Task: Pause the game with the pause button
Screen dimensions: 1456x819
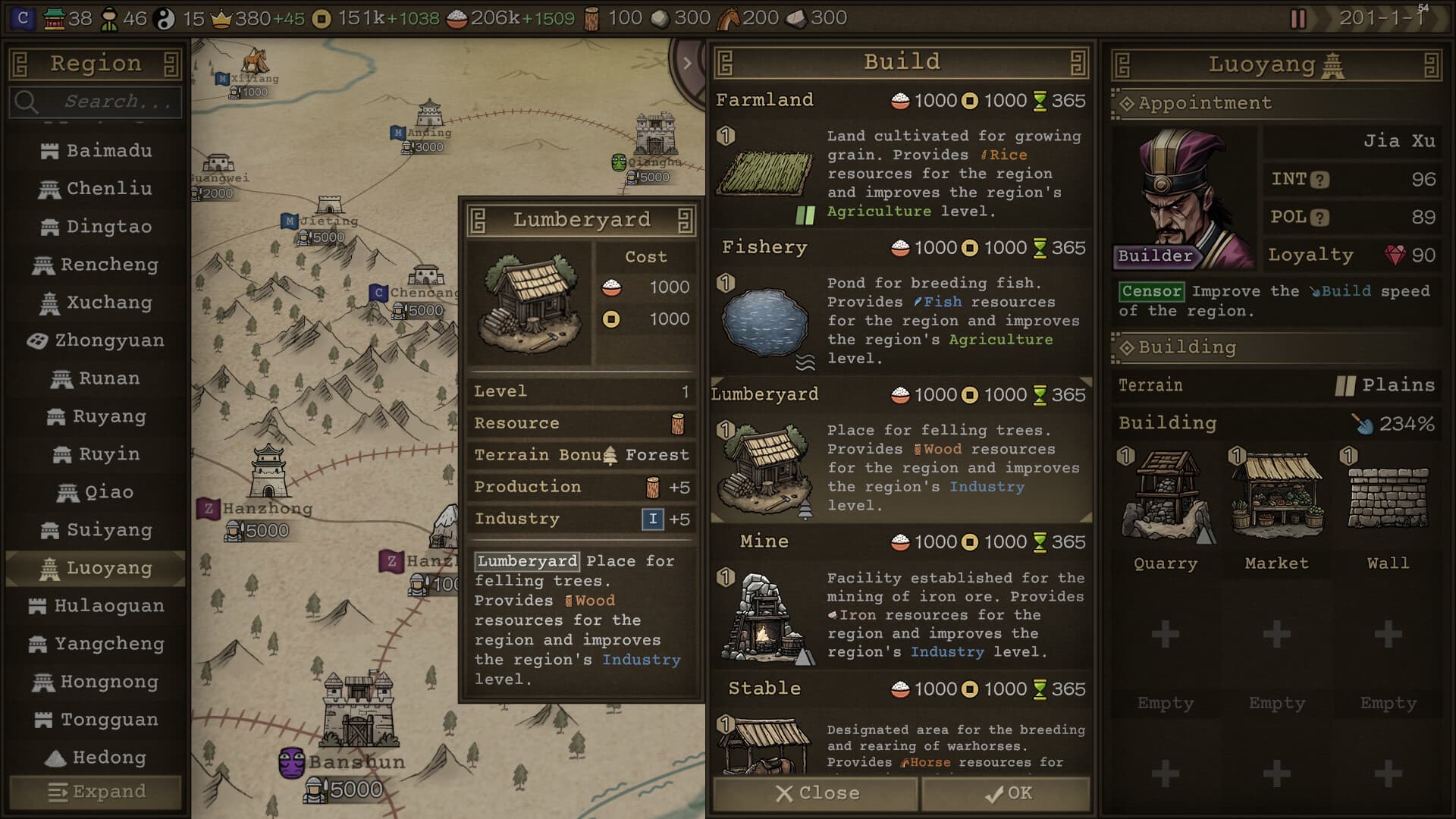Action: (x=1298, y=18)
